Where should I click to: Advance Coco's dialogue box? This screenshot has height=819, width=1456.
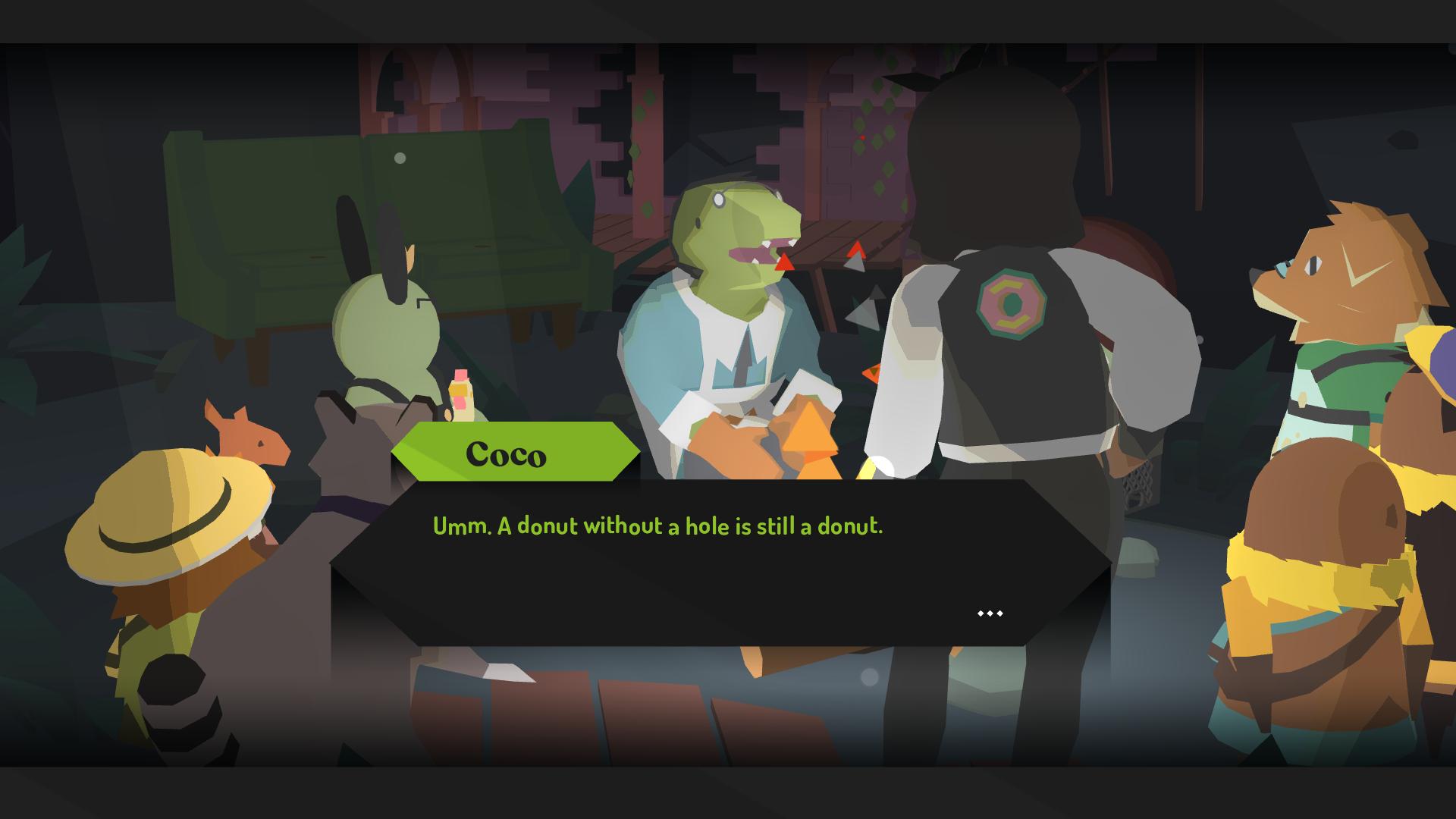click(720, 562)
